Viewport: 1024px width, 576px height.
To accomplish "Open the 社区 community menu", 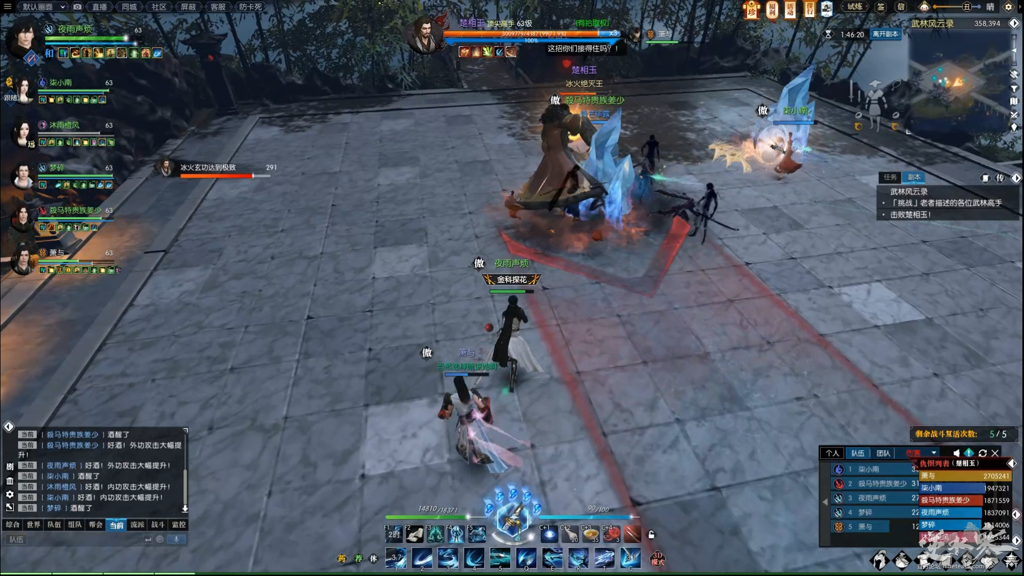I will click(x=159, y=6).
